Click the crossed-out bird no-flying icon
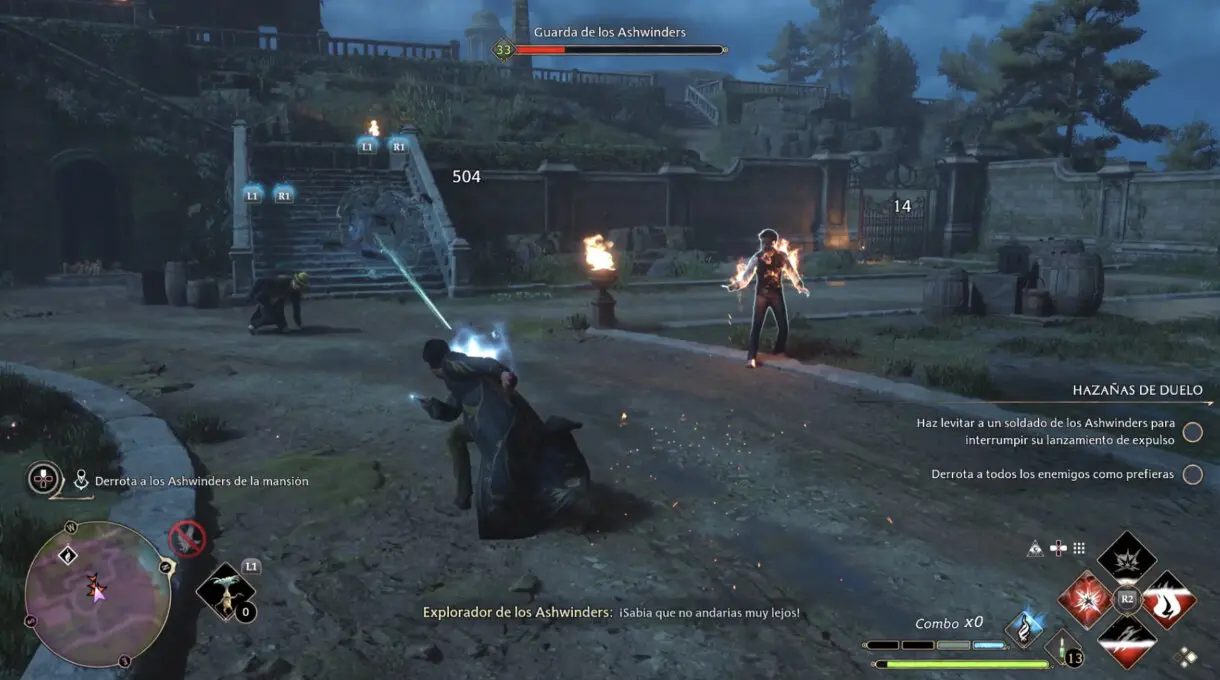Screen dimensions: 1220x680 (x=187, y=539)
